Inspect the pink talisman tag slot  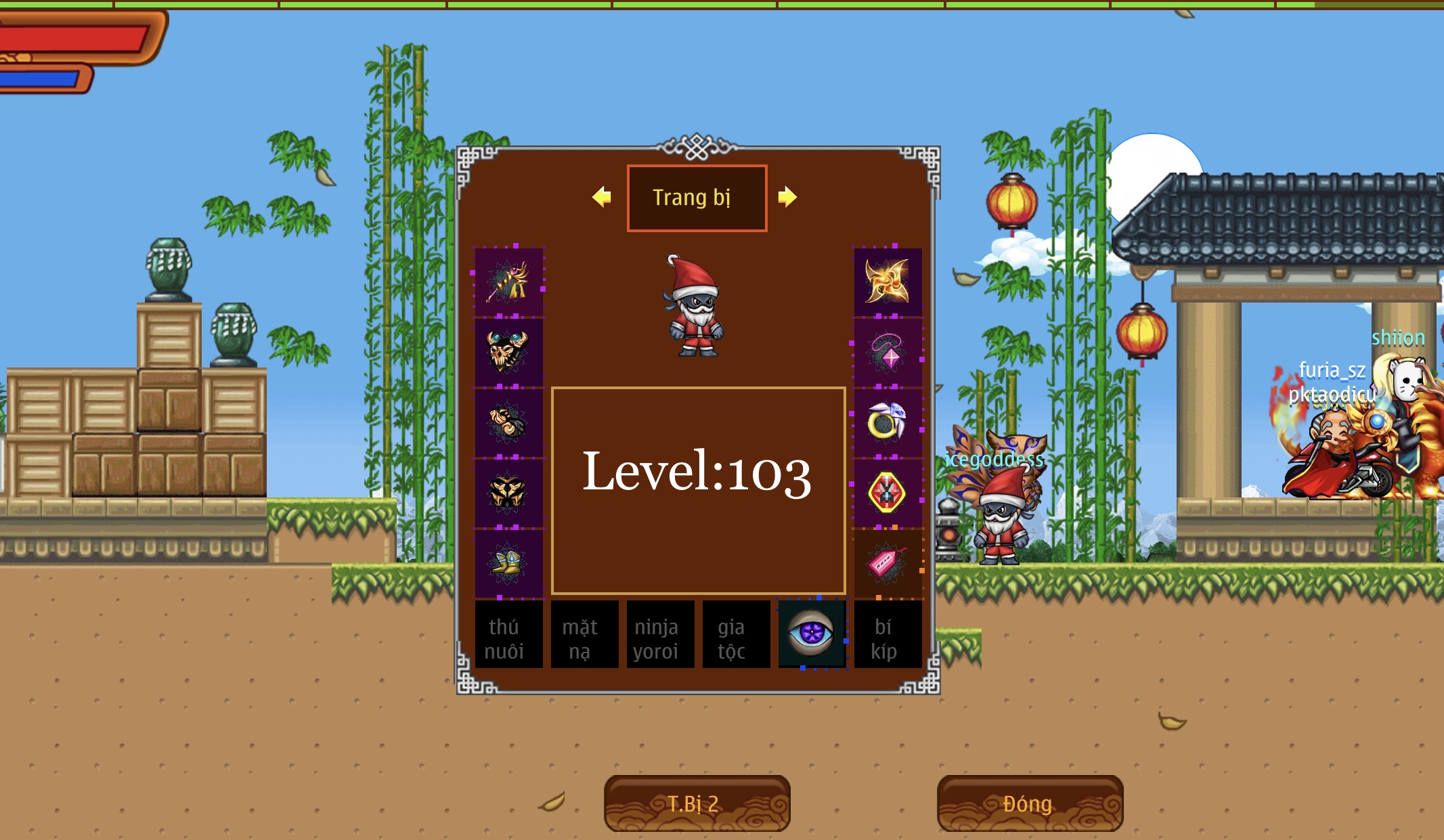[888, 562]
